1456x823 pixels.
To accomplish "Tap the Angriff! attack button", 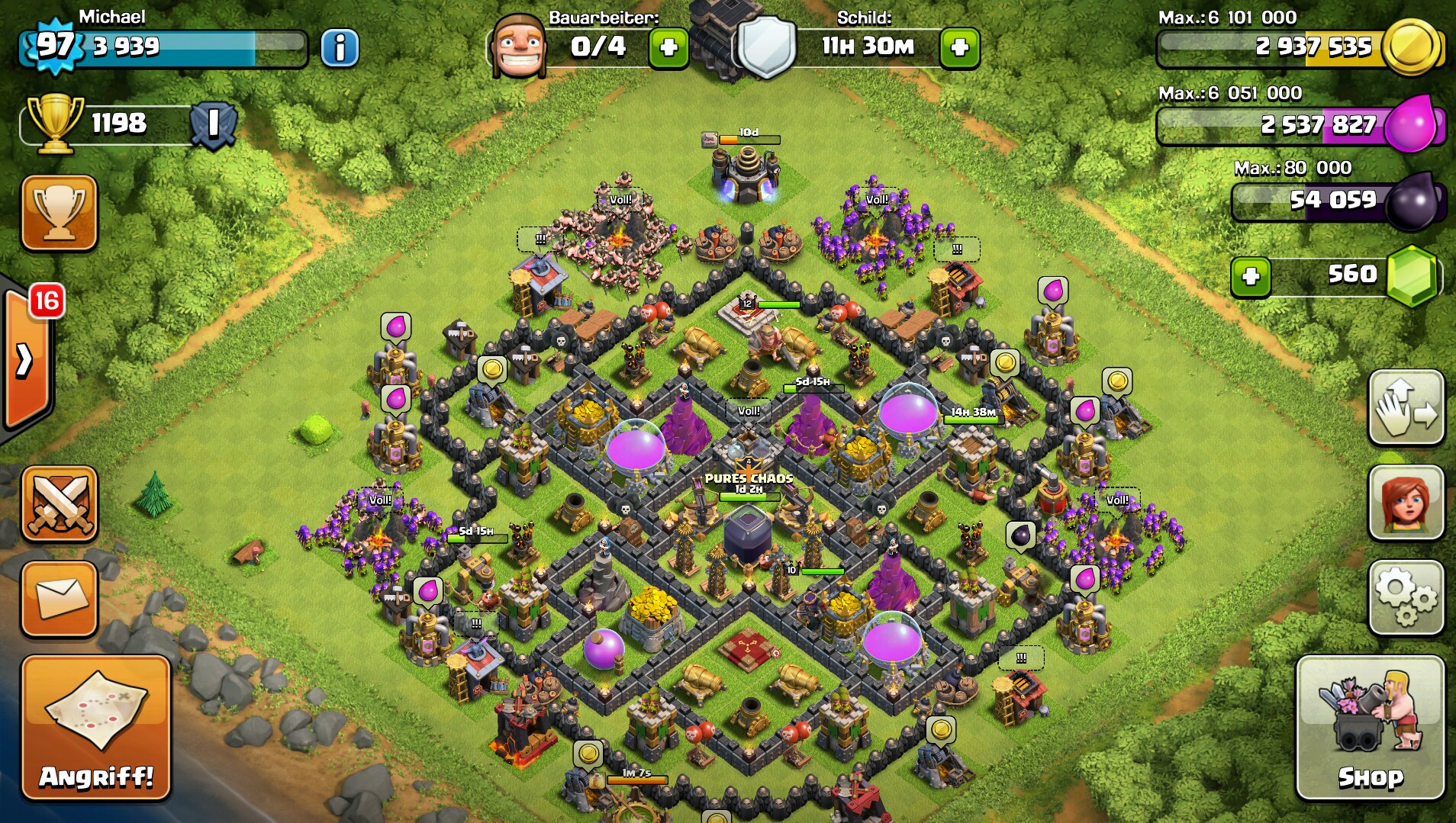I will (96, 728).
